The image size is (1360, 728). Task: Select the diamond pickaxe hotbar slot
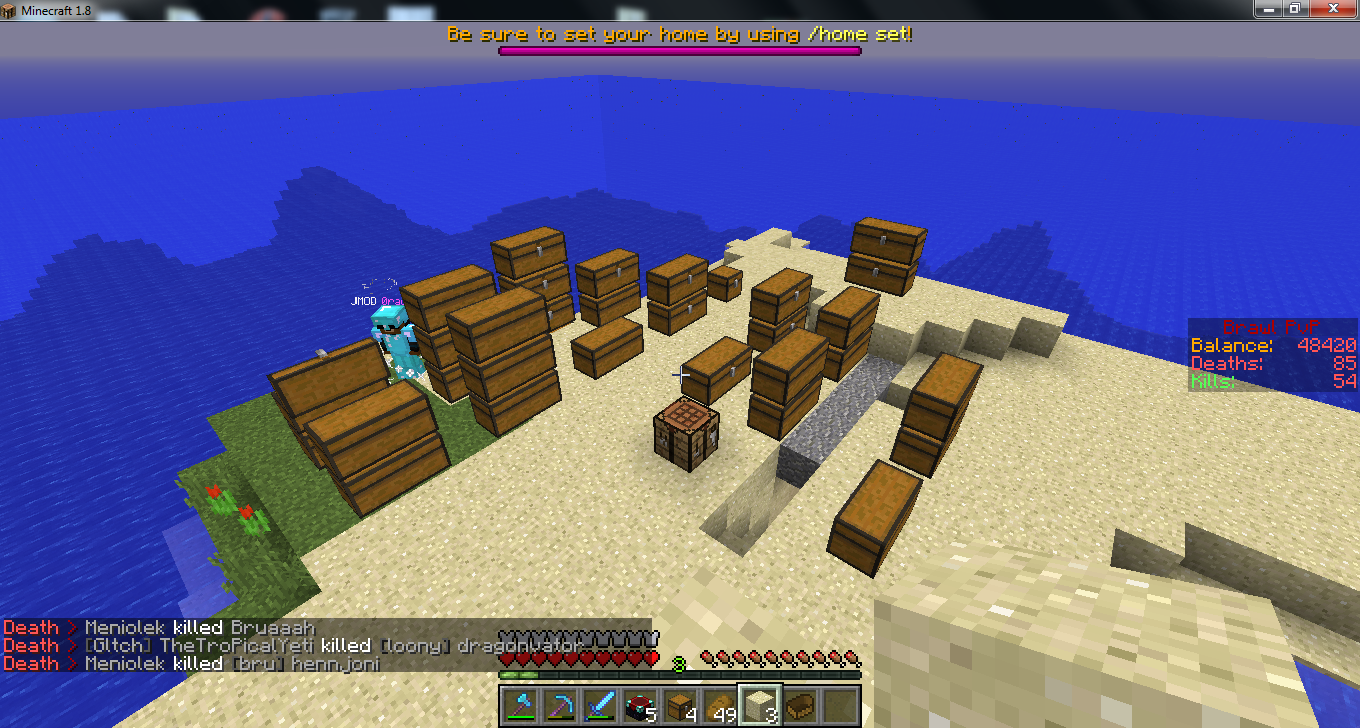pyautogui.click(x=560, y=705)
